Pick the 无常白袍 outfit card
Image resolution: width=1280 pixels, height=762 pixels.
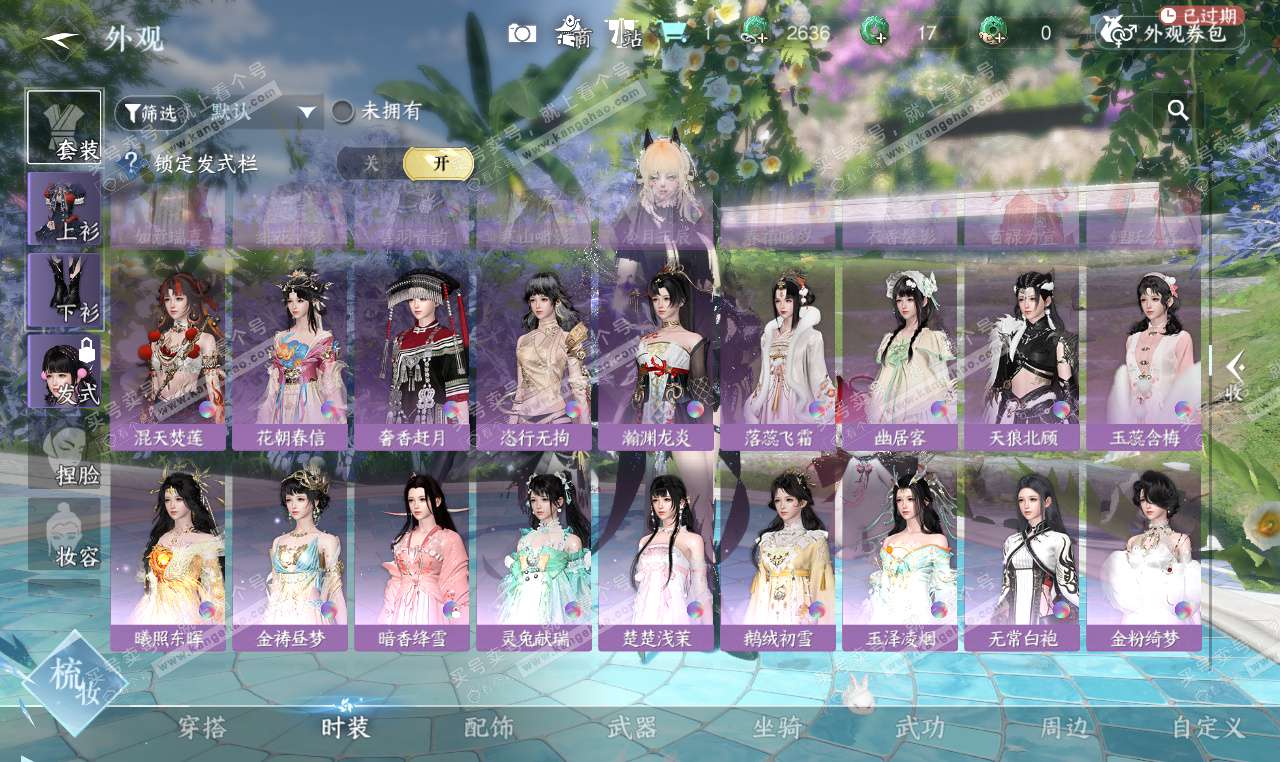1022,552
